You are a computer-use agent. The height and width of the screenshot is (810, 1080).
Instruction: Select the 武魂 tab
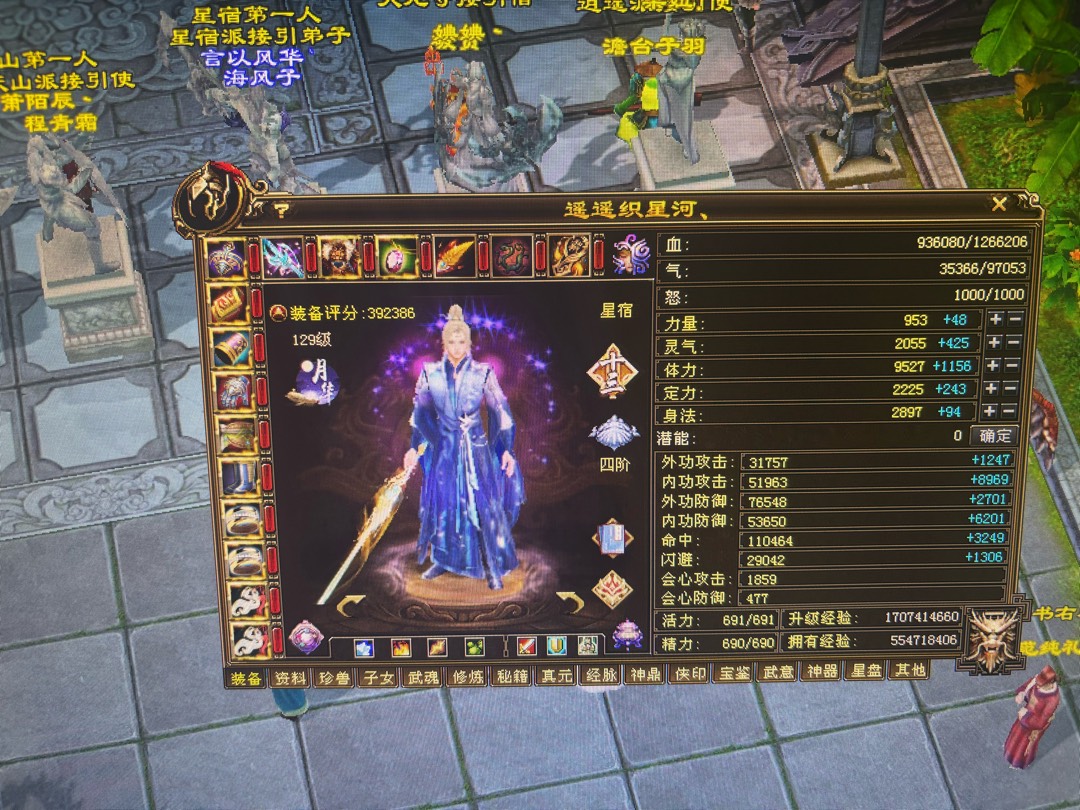click(424, 677)
